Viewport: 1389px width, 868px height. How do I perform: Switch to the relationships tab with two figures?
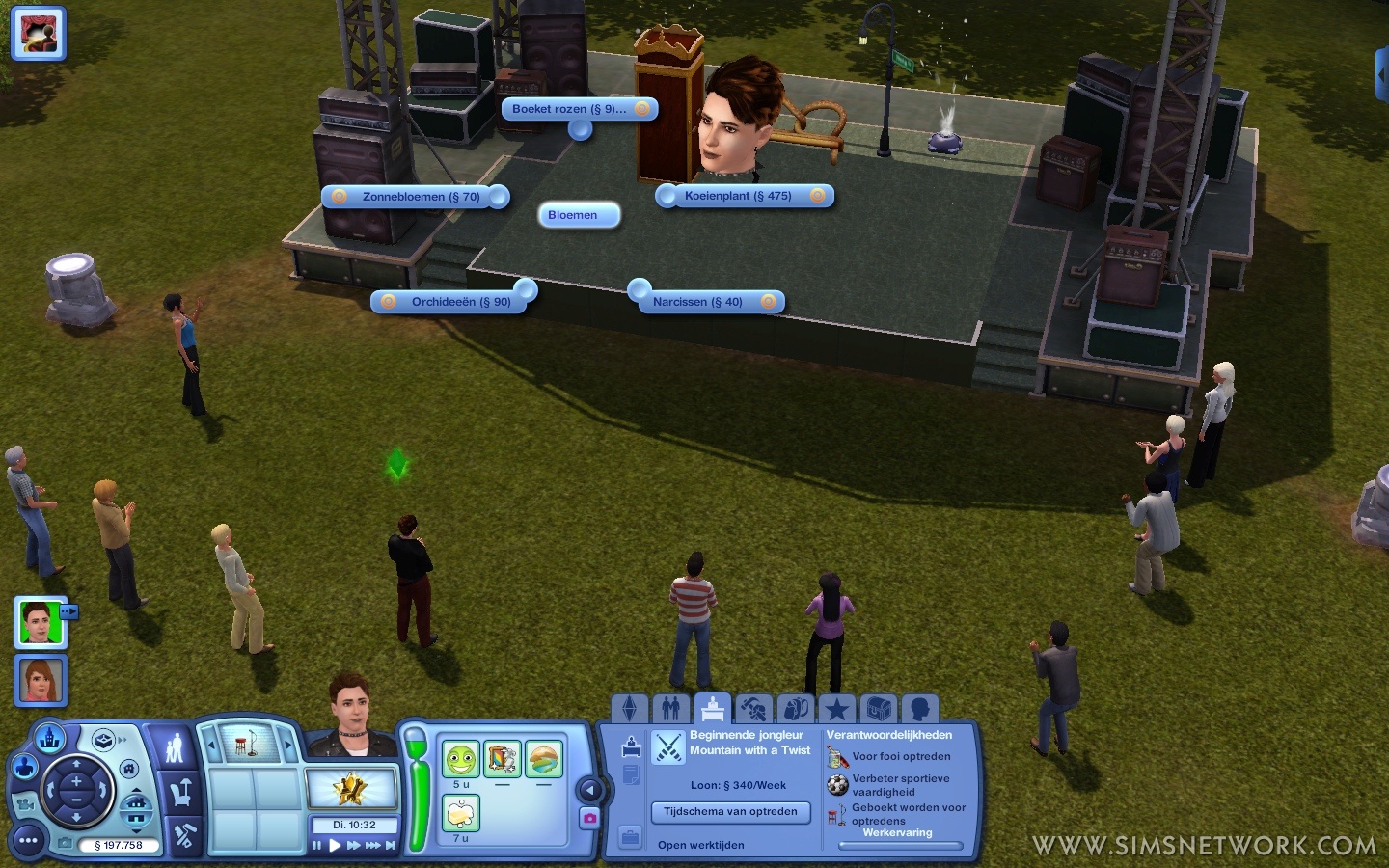click(x=671, y=709)
